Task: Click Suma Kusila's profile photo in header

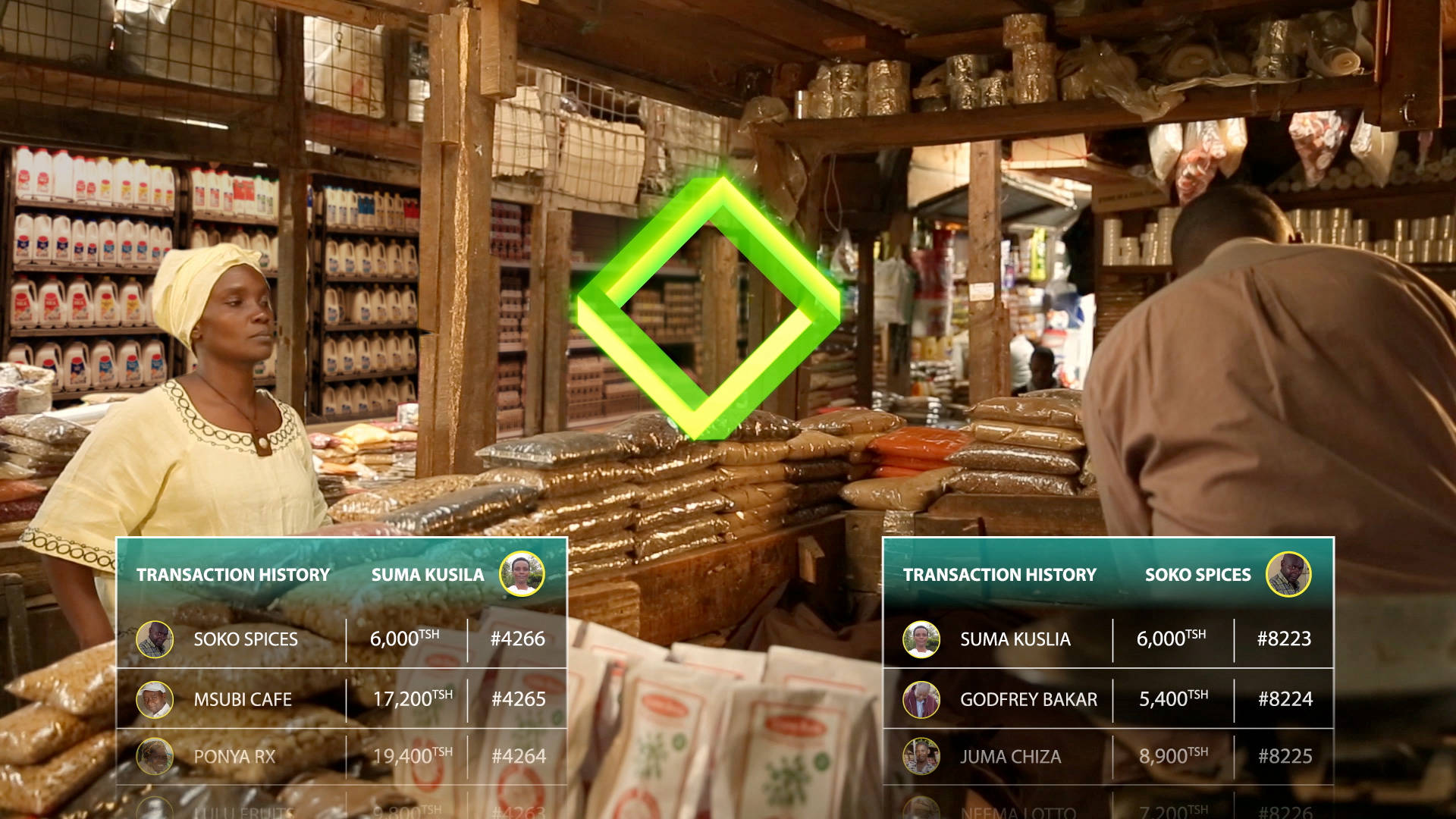Action: point(522,574)
